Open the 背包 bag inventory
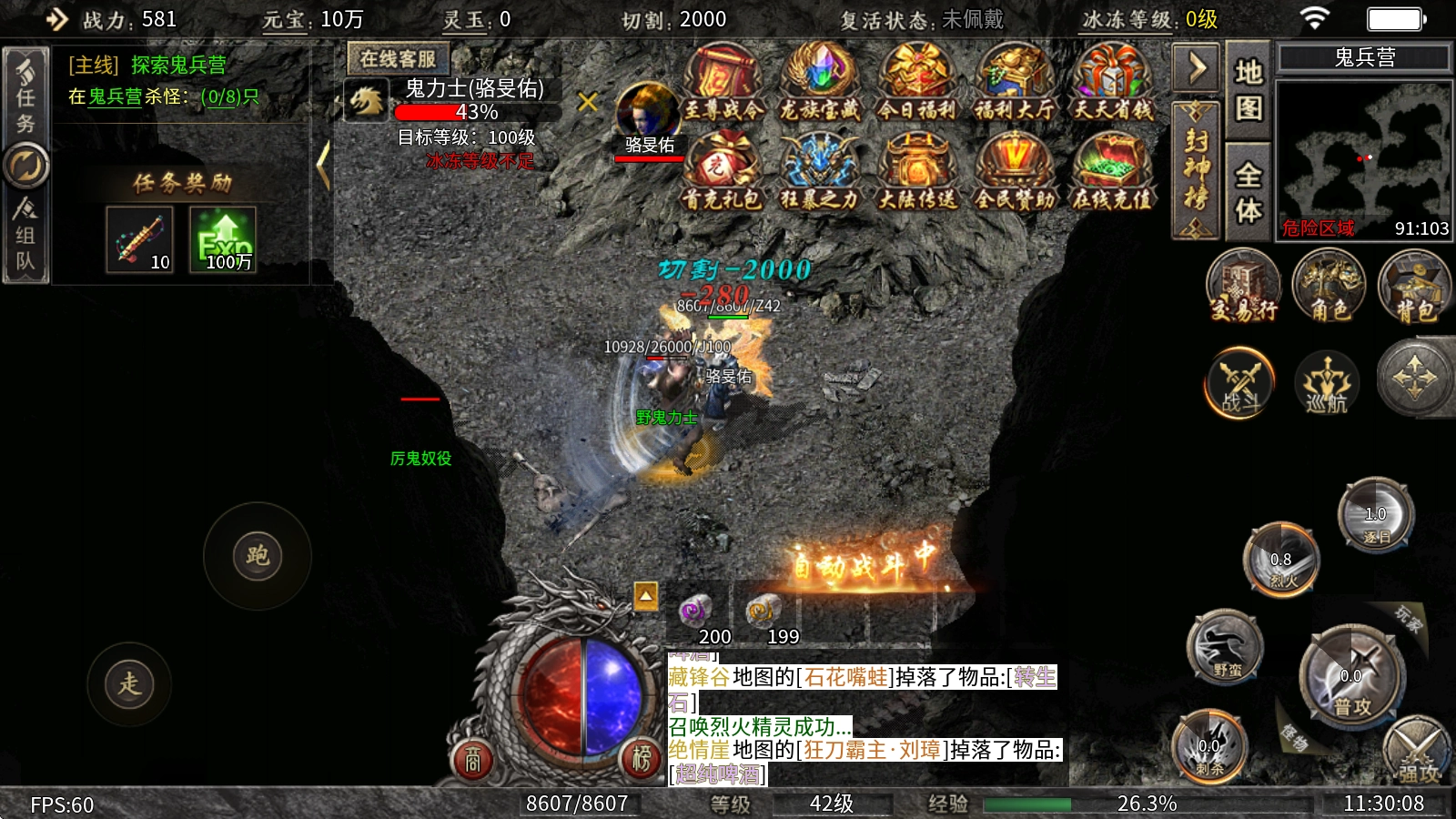Screen dimensions: 1456x819 point(1414,286)
